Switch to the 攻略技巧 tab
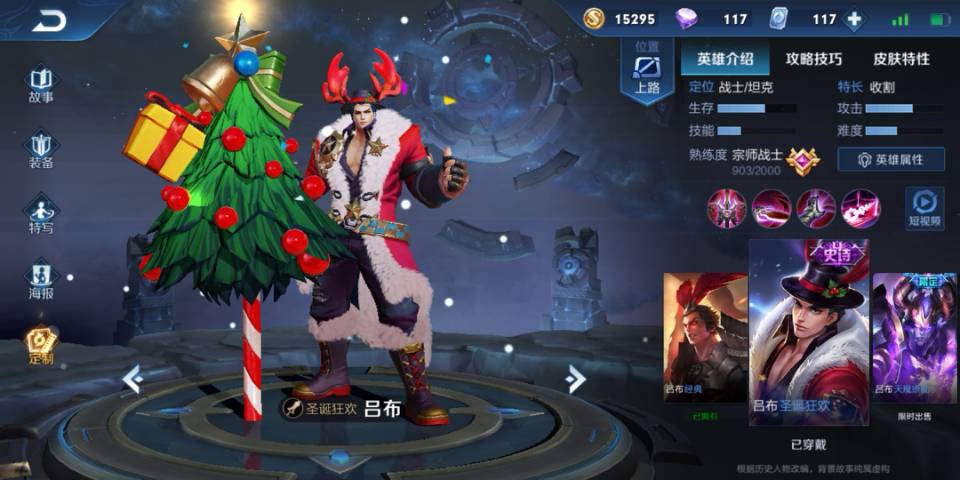The image size is (960, 480). point(813,59)
